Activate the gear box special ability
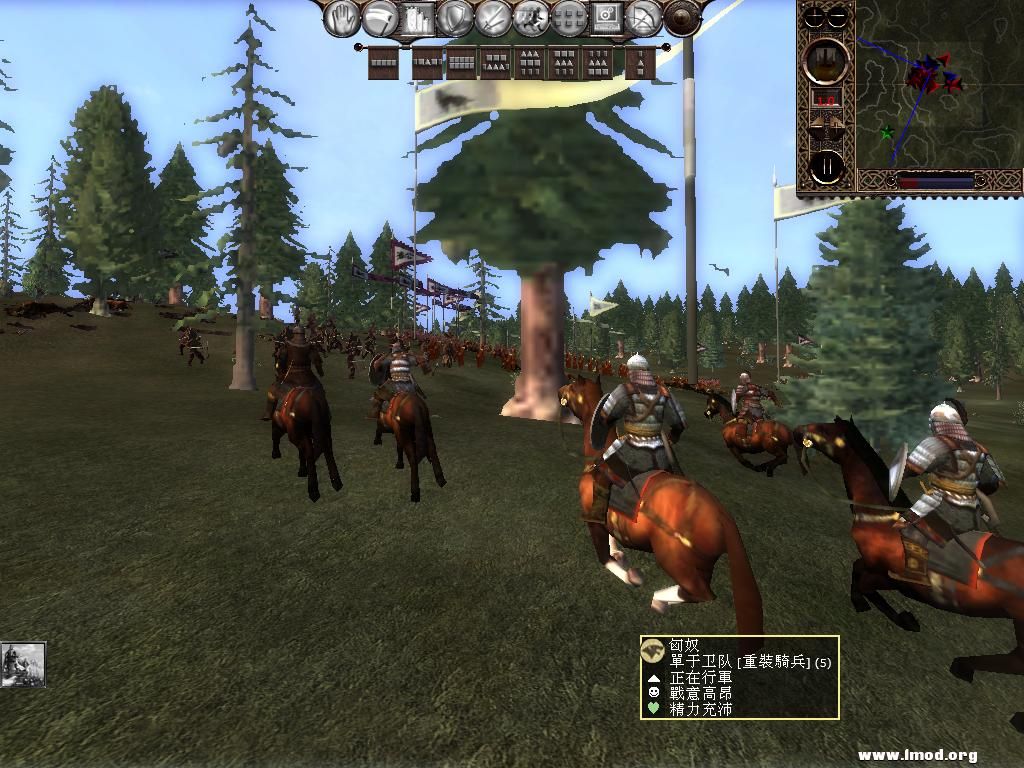 coord(606,18)
